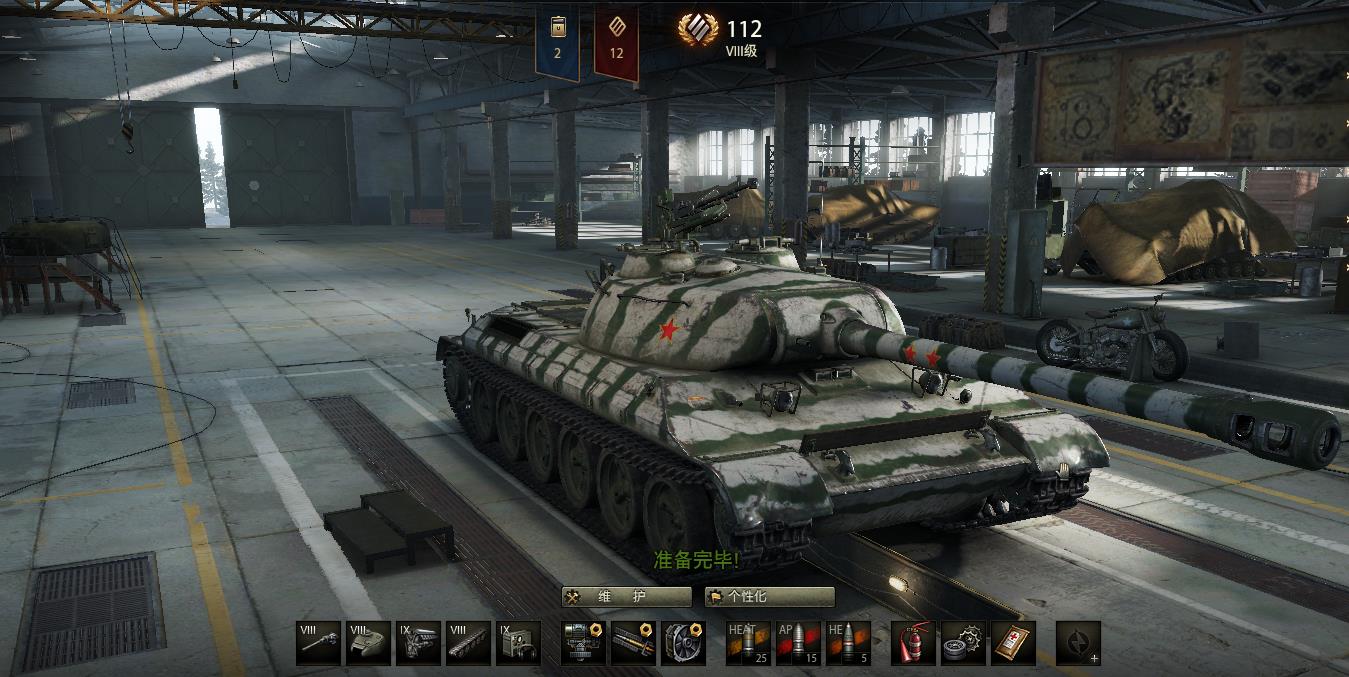
Task: Open the 个性化 customization button
Action: [769, 597]
